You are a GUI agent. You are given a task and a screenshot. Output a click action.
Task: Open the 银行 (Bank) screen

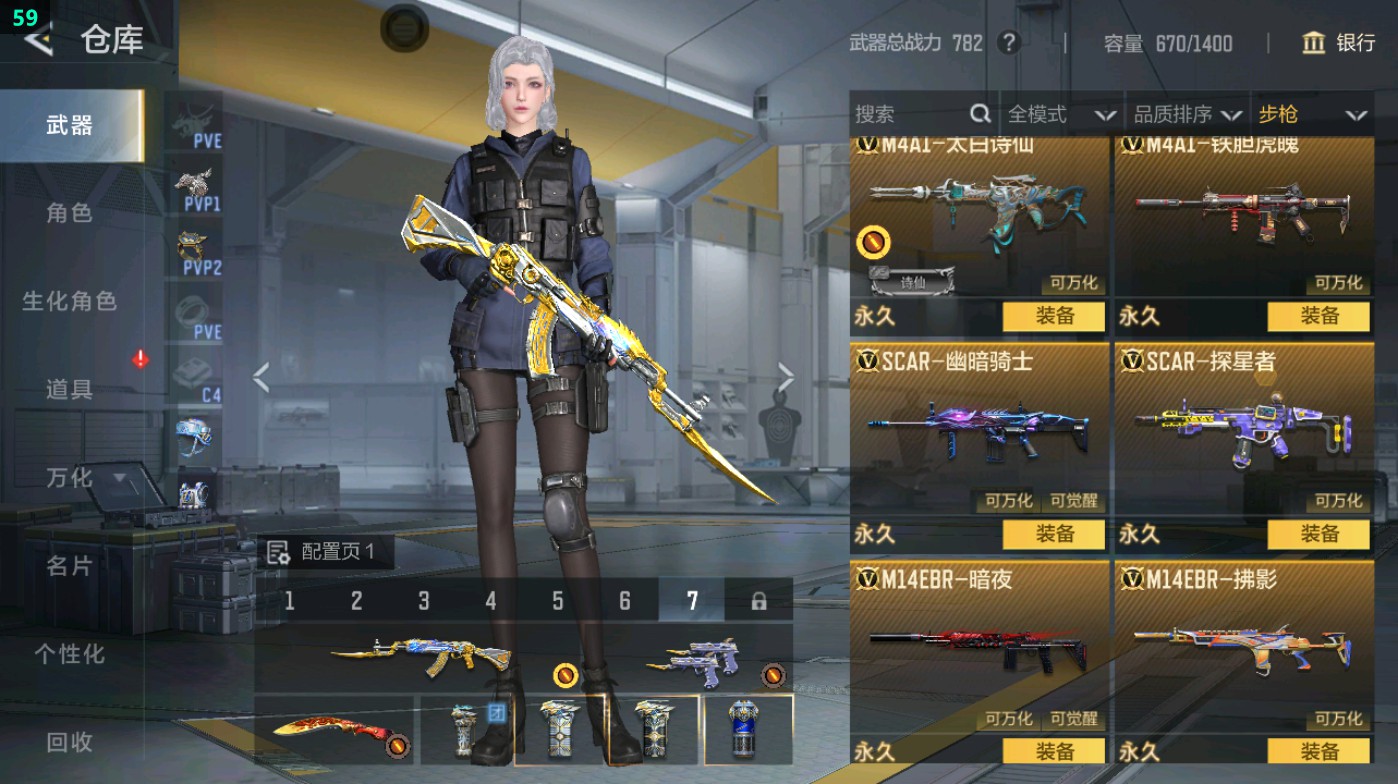[x=1339, y=43]
